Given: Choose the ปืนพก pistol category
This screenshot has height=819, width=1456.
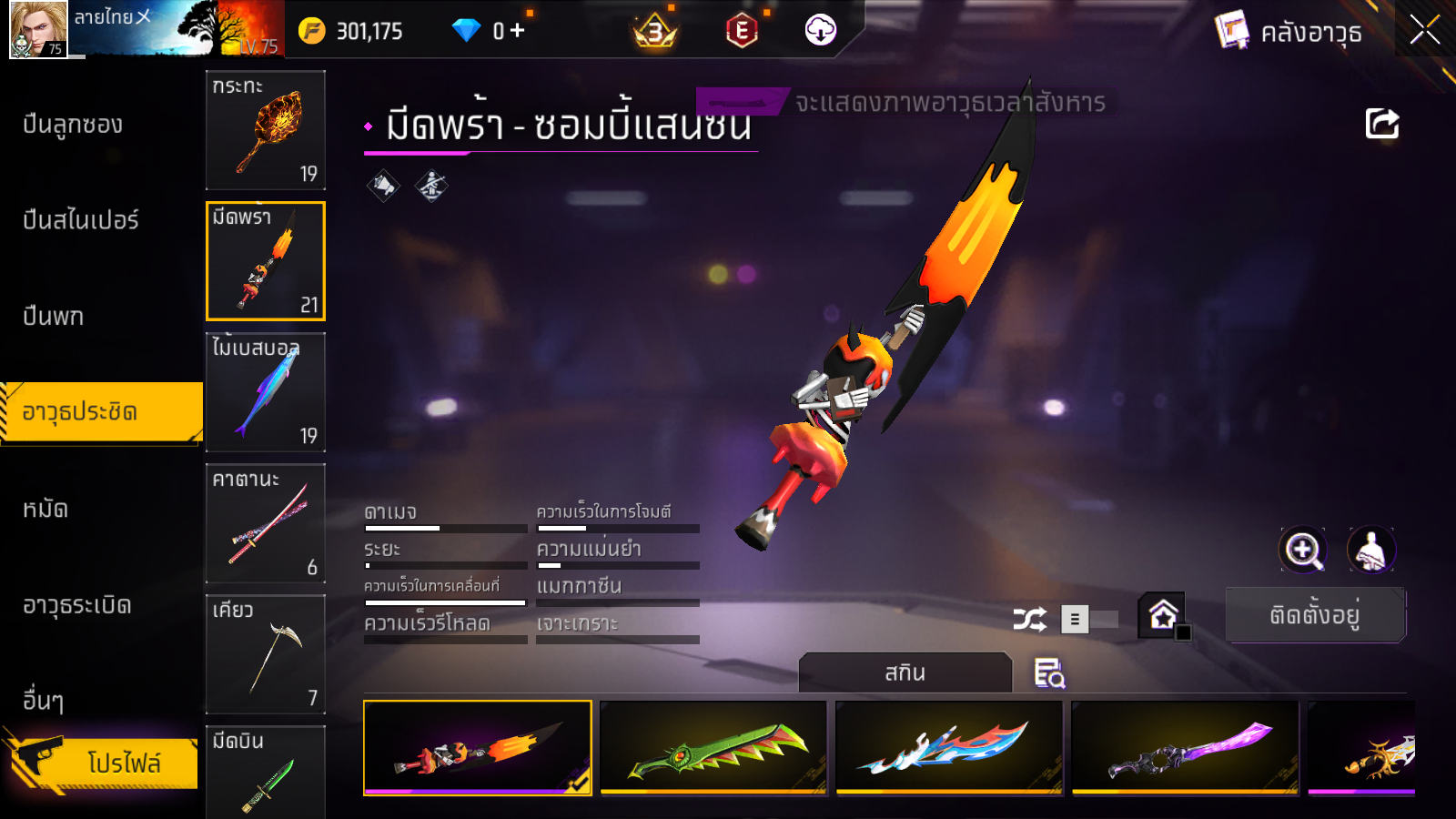Looking at the screenshot, I should 54,316.
